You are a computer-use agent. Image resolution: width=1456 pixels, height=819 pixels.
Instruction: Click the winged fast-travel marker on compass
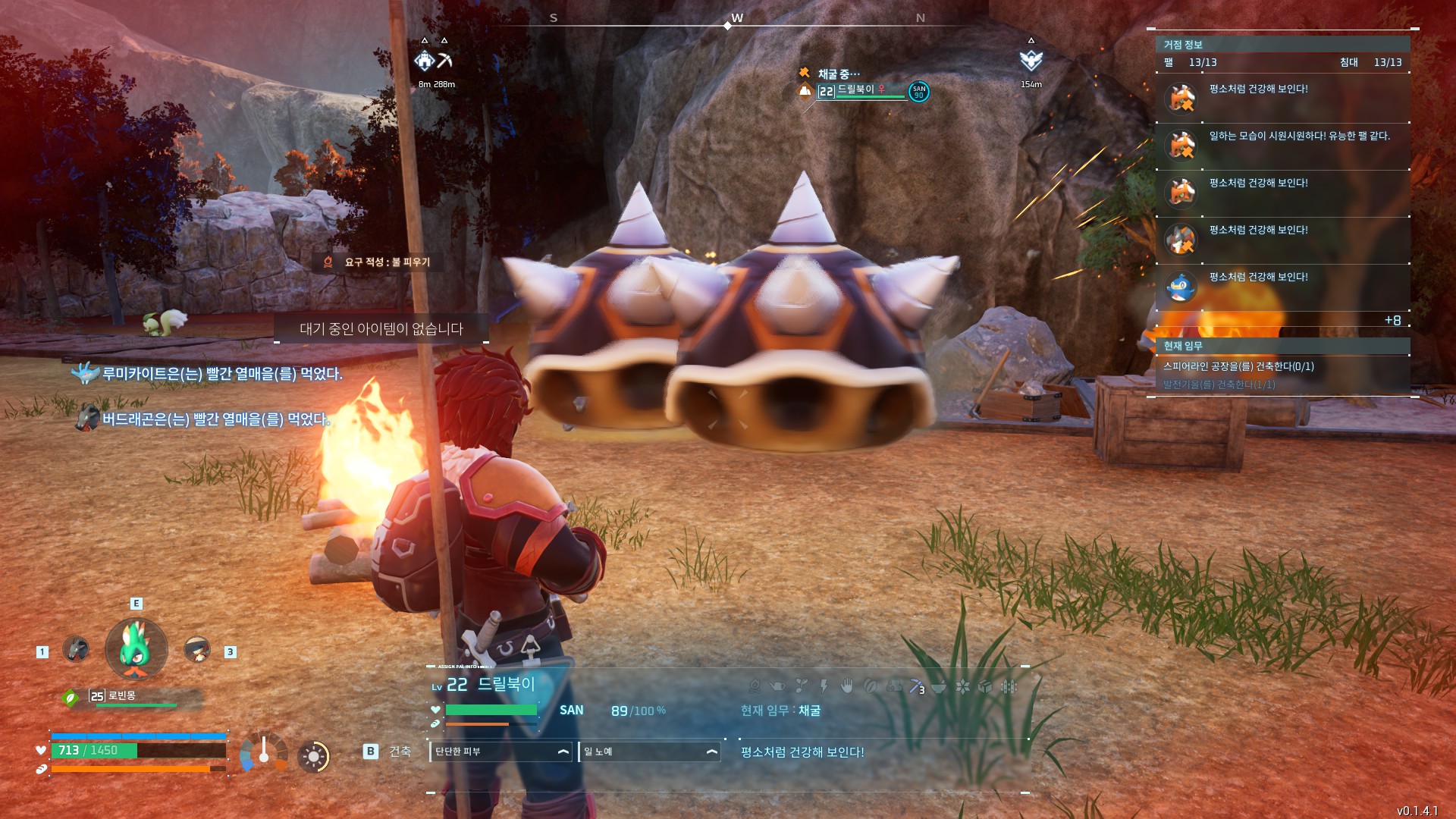[1031, 61]
